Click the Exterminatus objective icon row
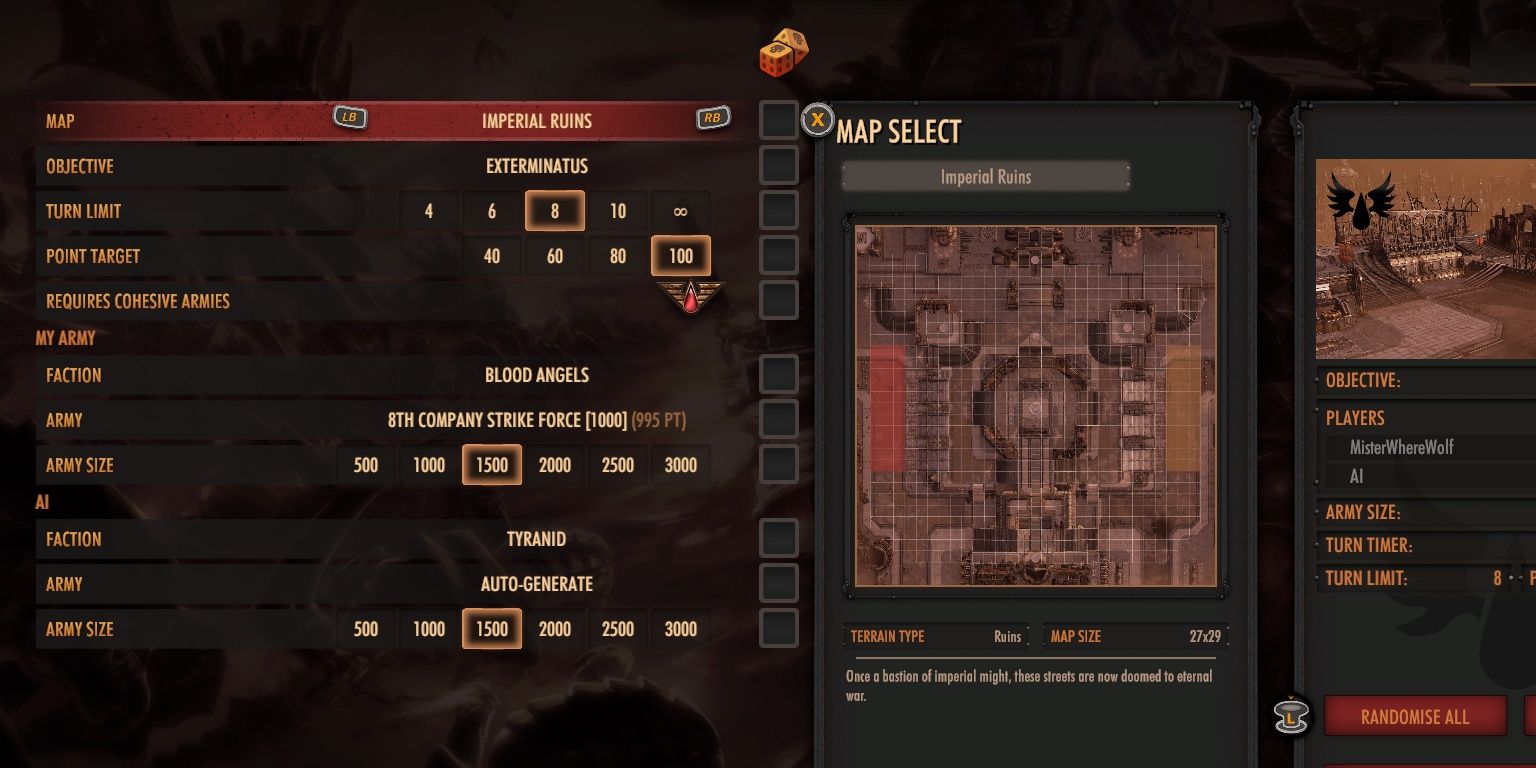The height and width of the screenshot is (768, 1536). click(535, 166)
